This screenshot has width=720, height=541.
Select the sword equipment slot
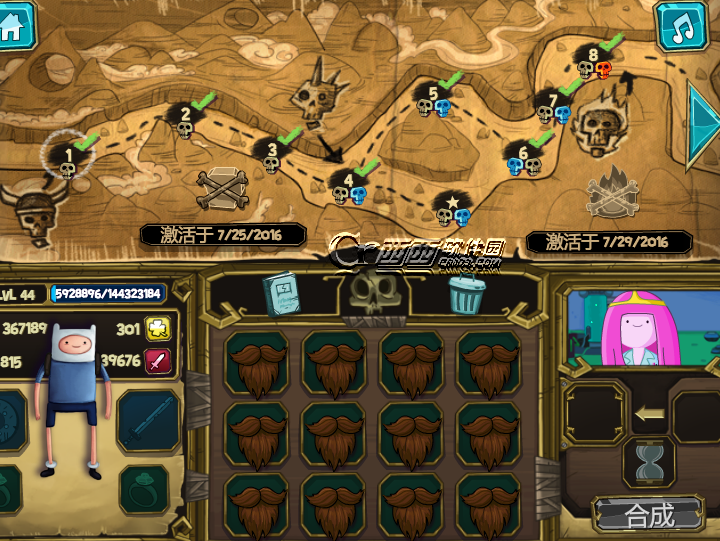[148, 420]
